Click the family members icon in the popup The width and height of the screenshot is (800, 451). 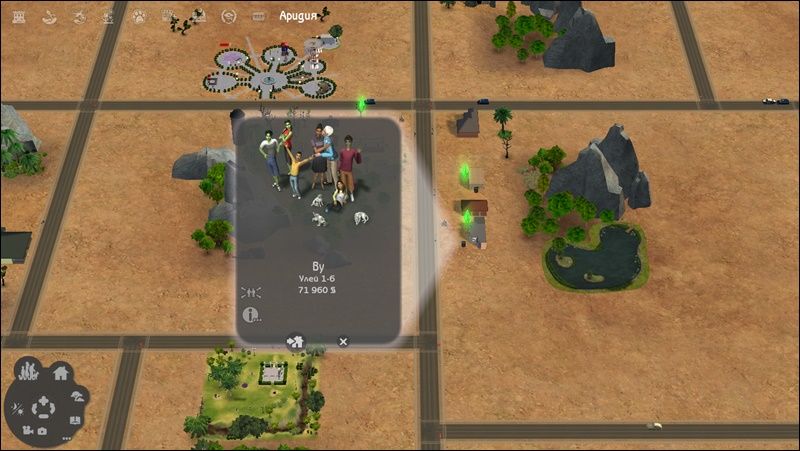[251, 291]
